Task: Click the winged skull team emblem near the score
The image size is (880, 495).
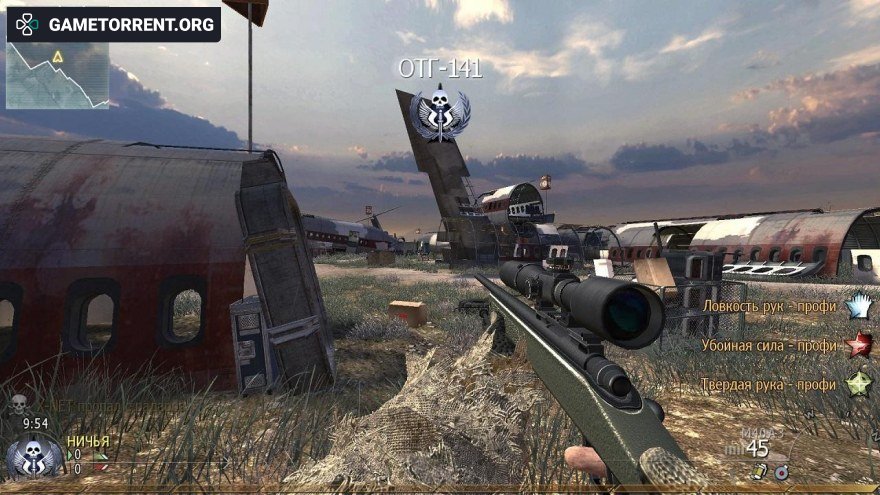Action: click(34, 457)
